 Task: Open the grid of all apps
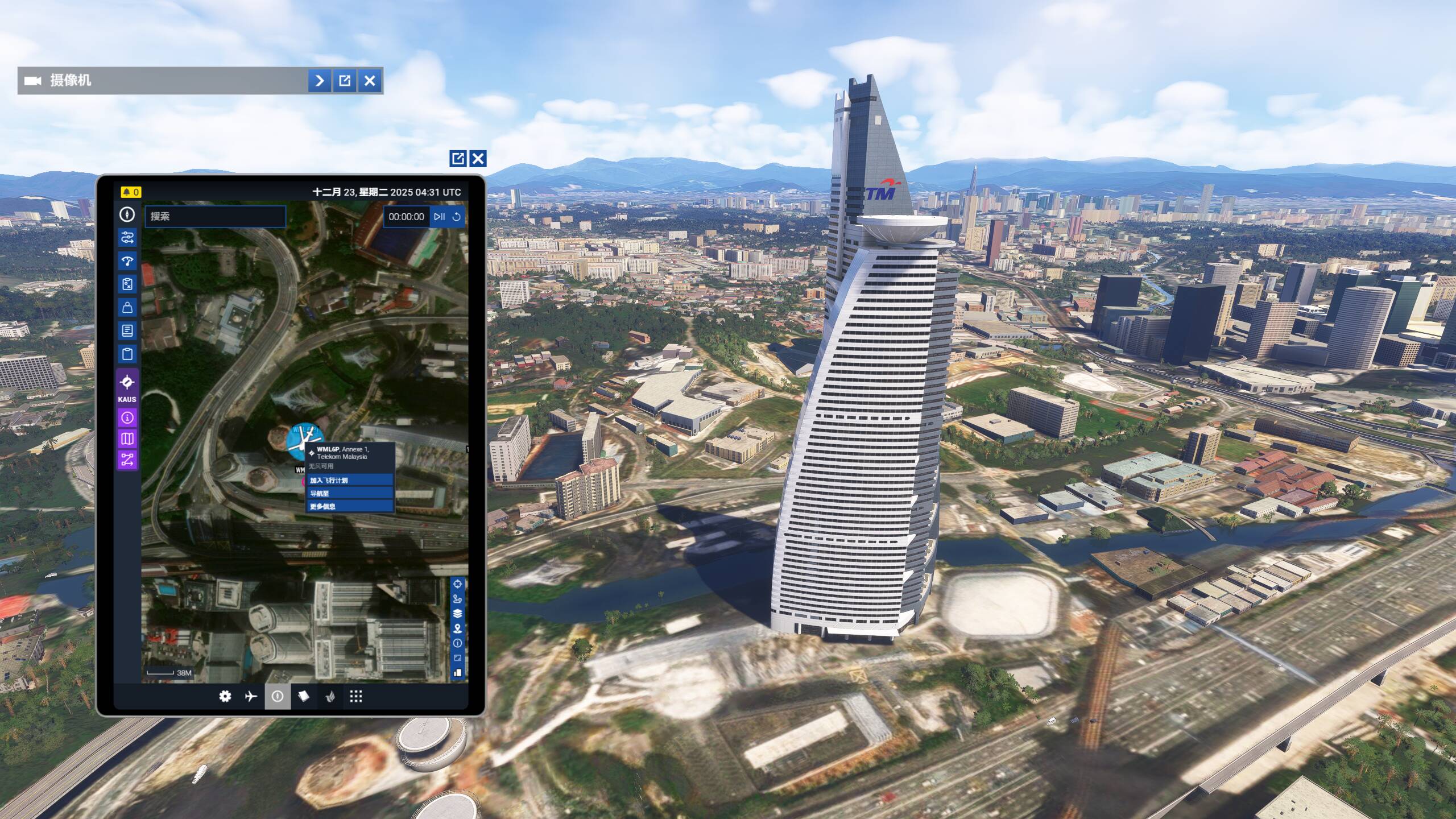[356, 697]
